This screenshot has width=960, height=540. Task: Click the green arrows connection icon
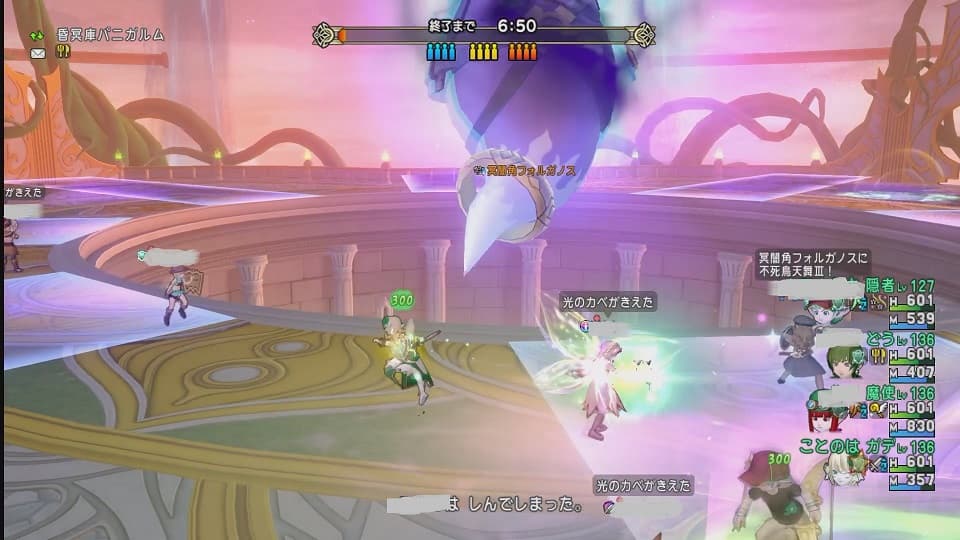click(38, 35)
